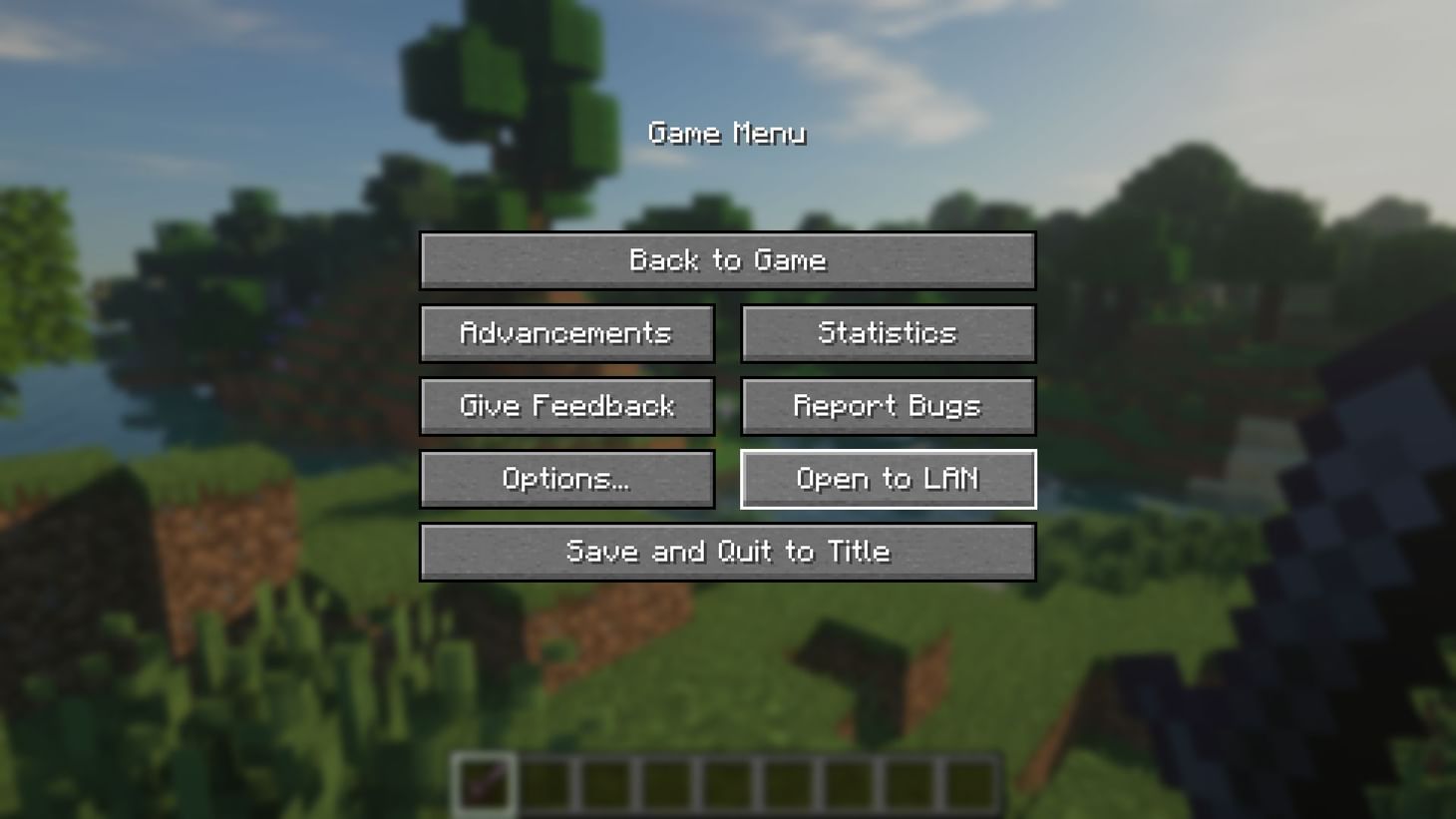Save and Quit to Title
Screen dimensions: 1456x819
(x=727, y=551)
